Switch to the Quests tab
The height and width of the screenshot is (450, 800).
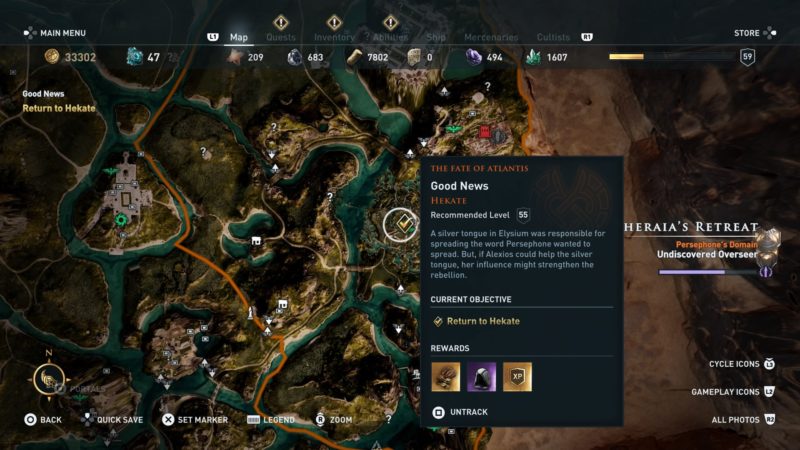click(x=281, y=37)
